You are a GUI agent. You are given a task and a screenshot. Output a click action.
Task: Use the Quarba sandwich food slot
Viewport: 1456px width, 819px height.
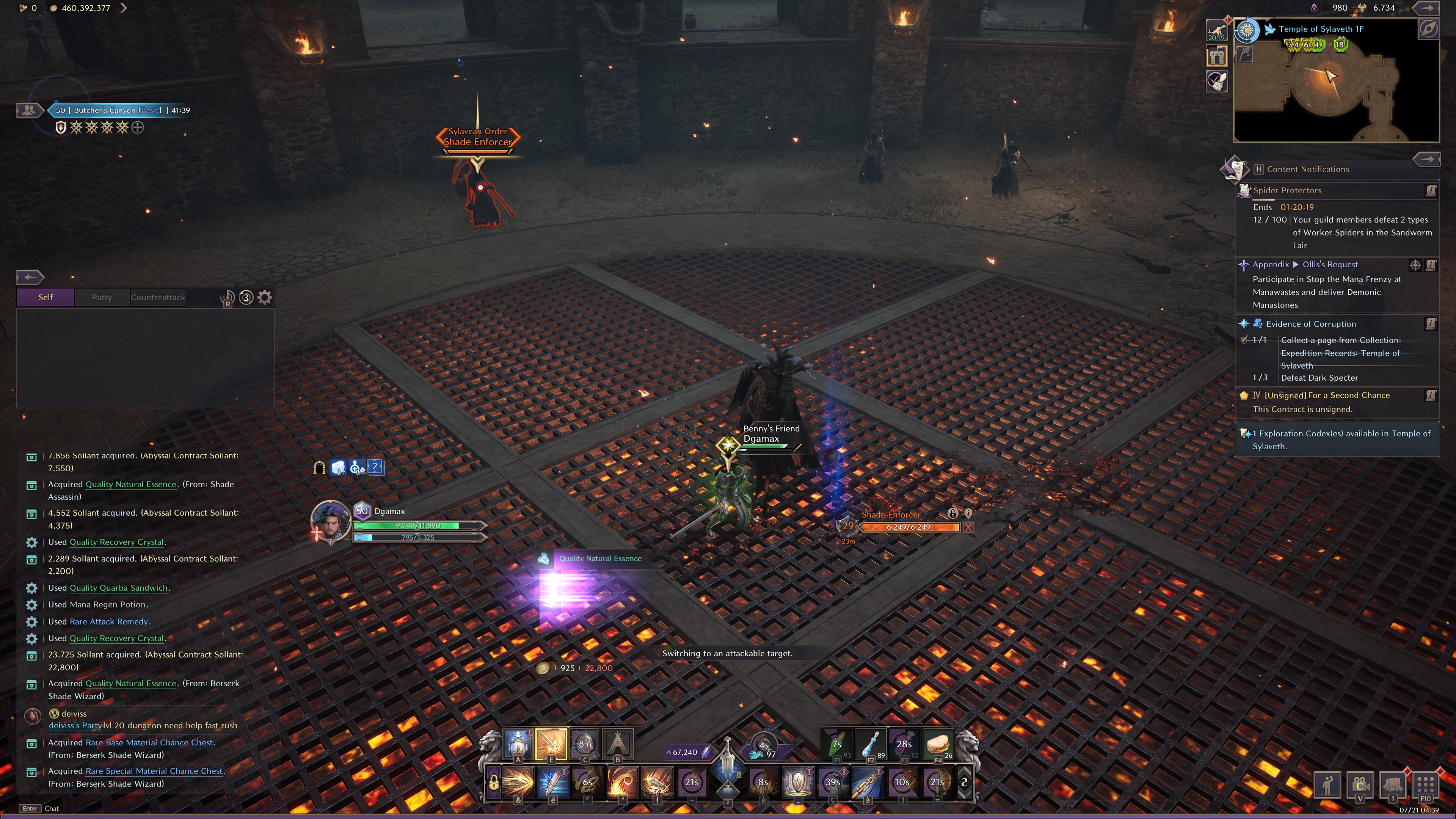[937, 744]
